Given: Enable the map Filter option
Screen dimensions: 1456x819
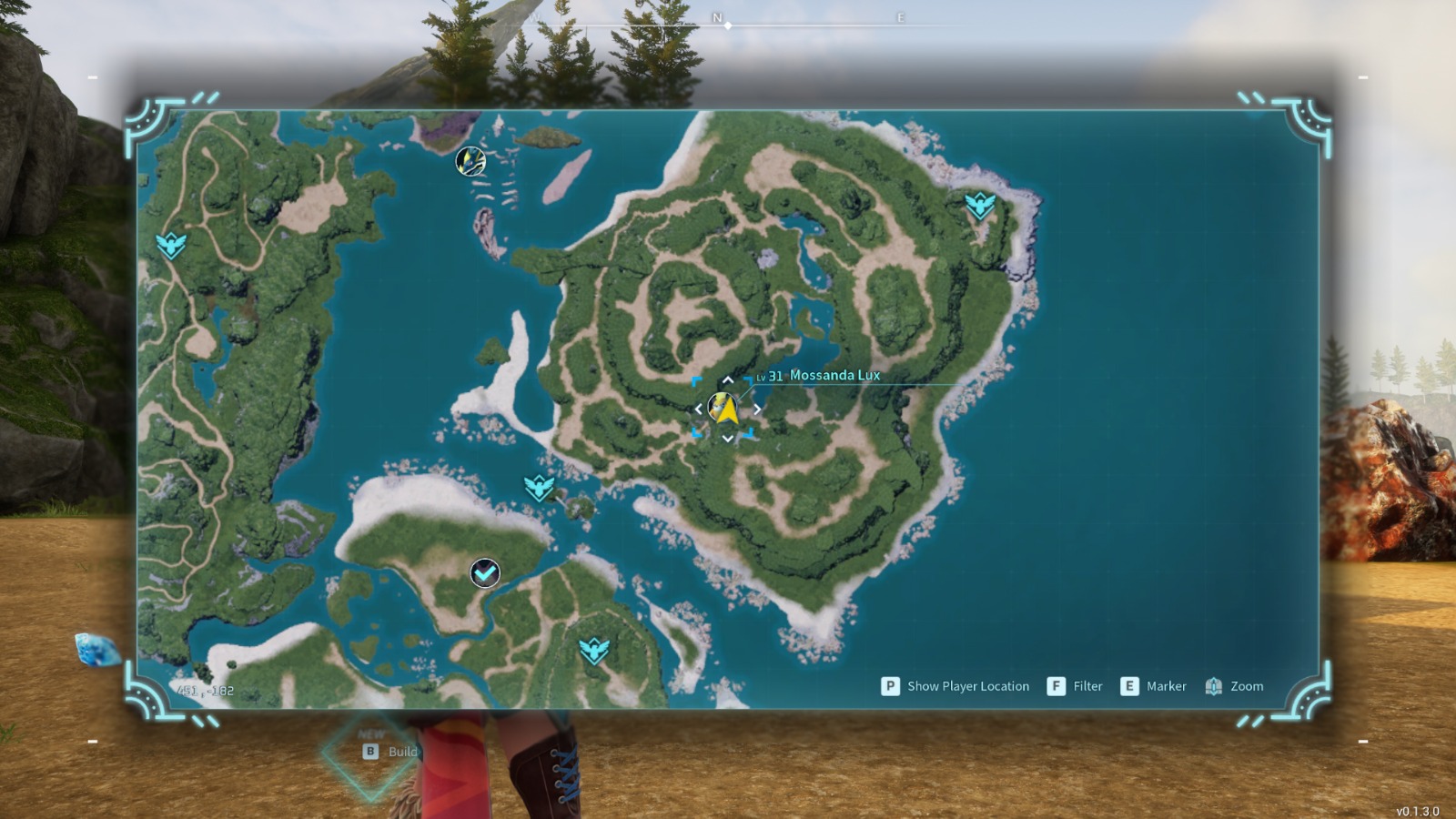Looking at the screenshot, I should [x=1056, y=686].
